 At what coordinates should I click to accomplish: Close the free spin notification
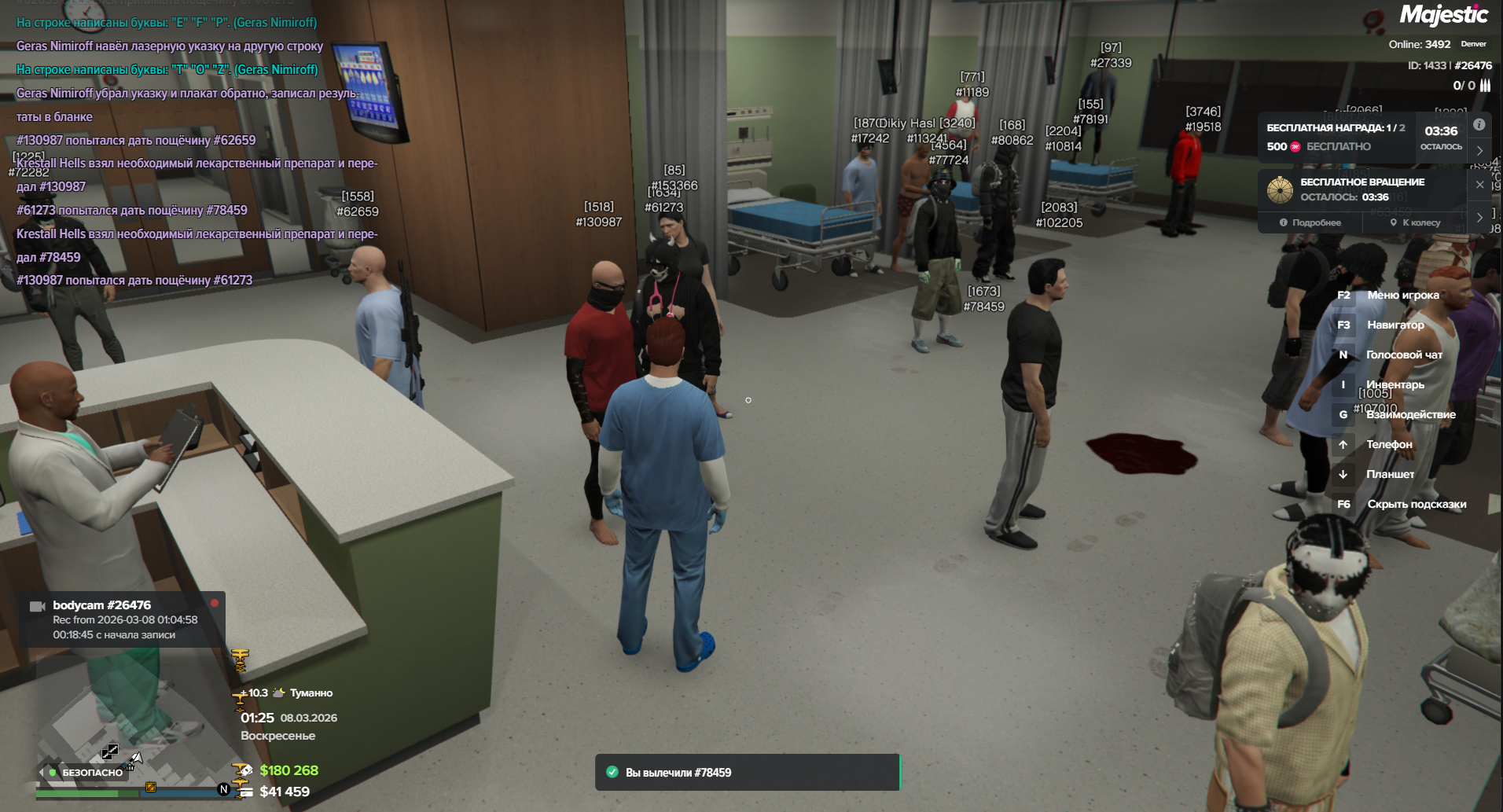tap(1479, 185)
